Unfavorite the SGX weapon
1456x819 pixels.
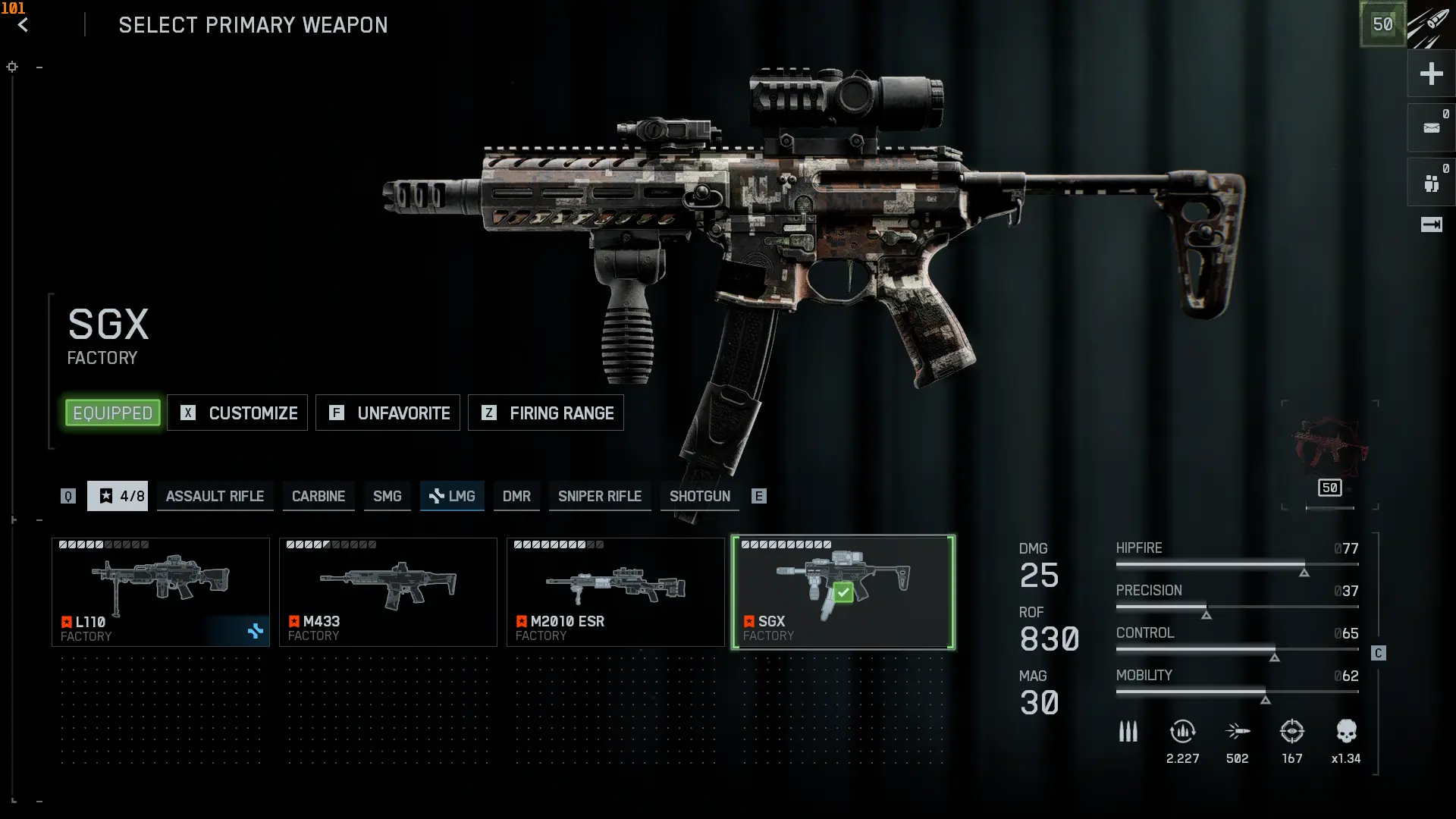tap(388, 413)
